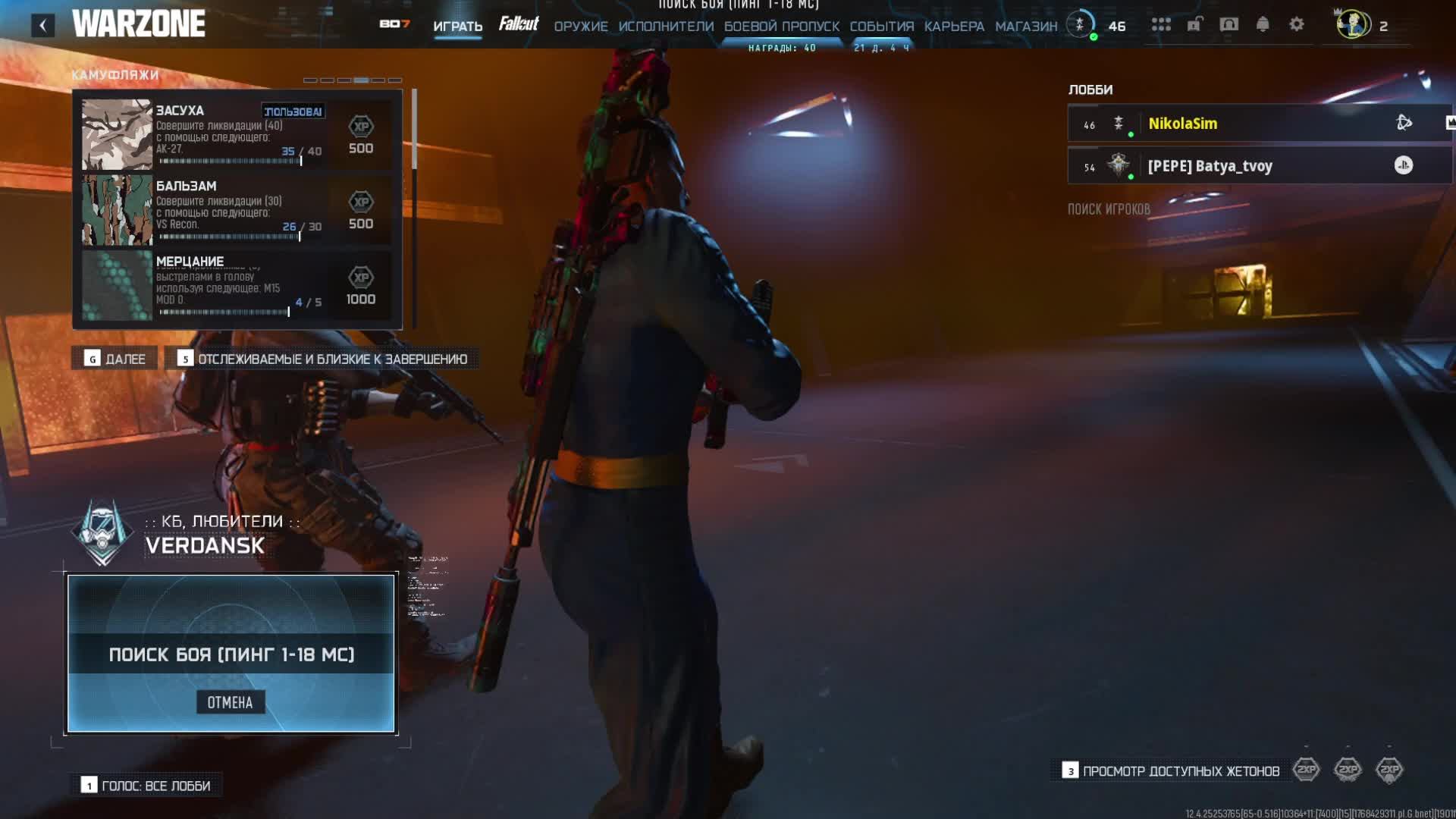Switch to the ИГРАТЬ tab
This screenshot has height=819, width=1456.
(x=457, y=26)
